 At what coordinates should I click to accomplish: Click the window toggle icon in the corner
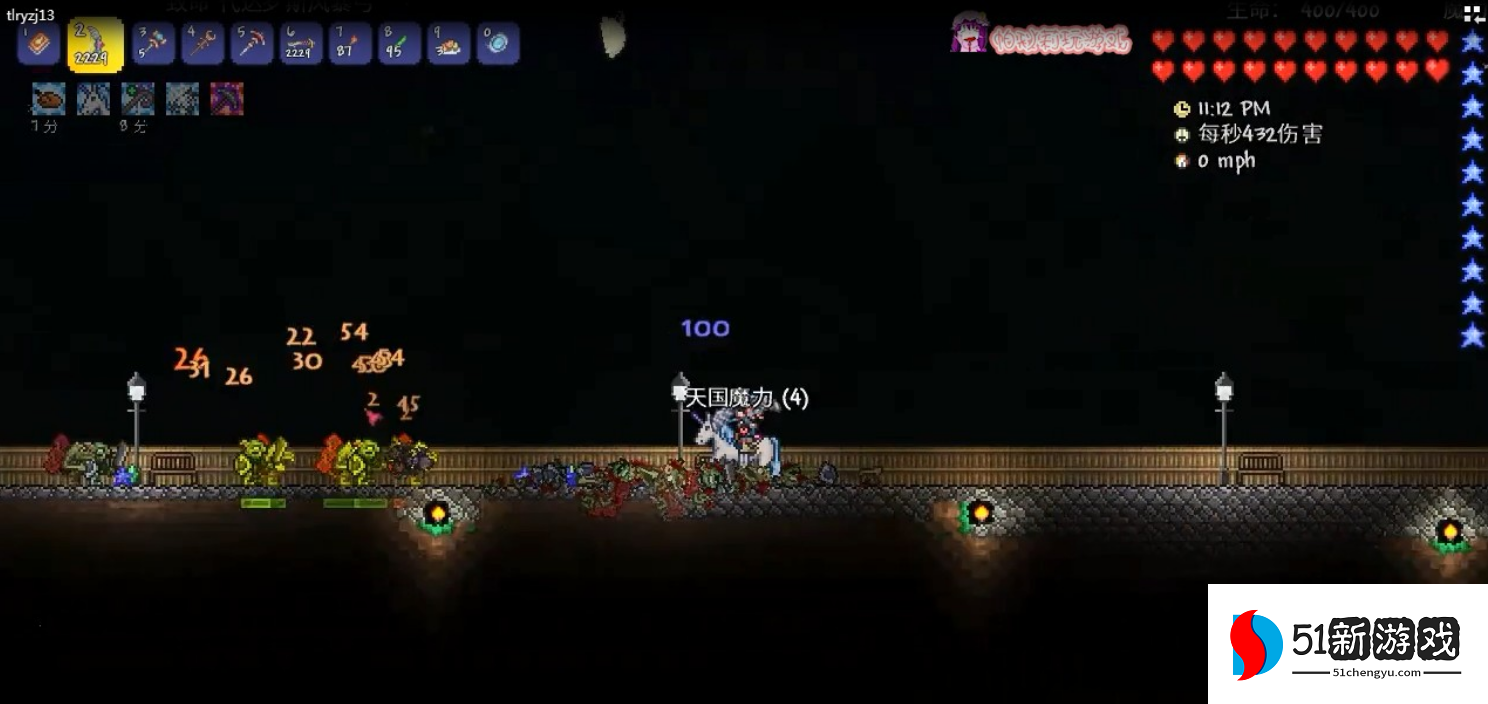(1473, 13)
